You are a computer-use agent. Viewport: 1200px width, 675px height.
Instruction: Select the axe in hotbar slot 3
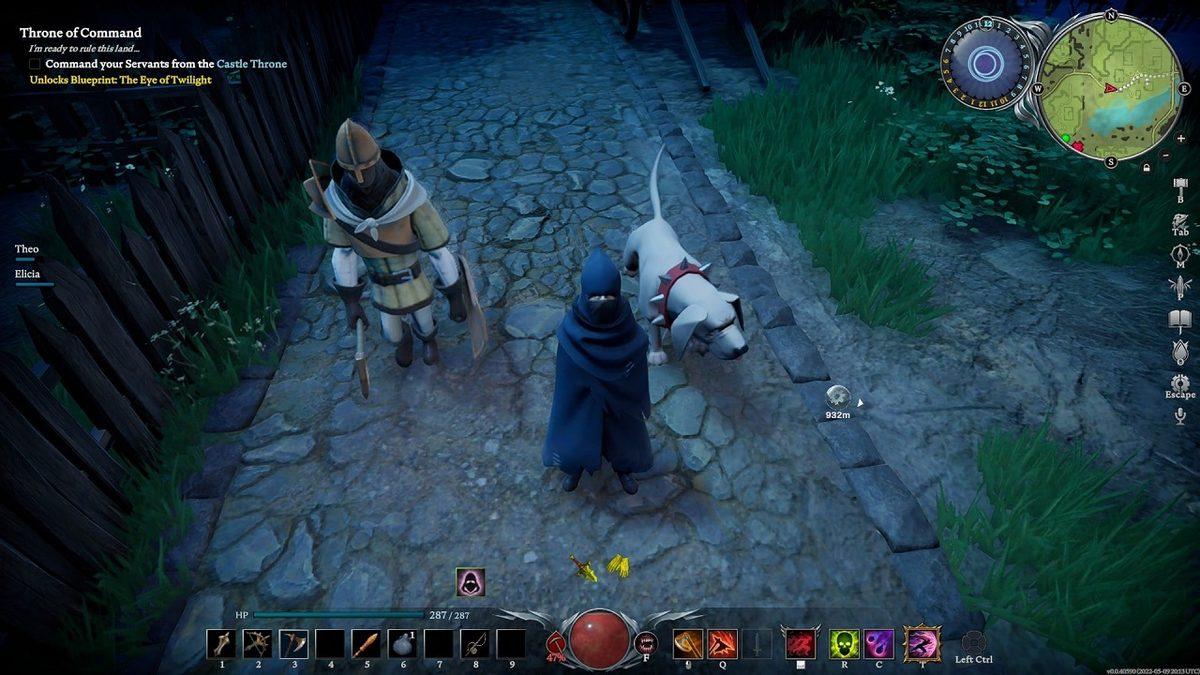(x=294, y=643)
